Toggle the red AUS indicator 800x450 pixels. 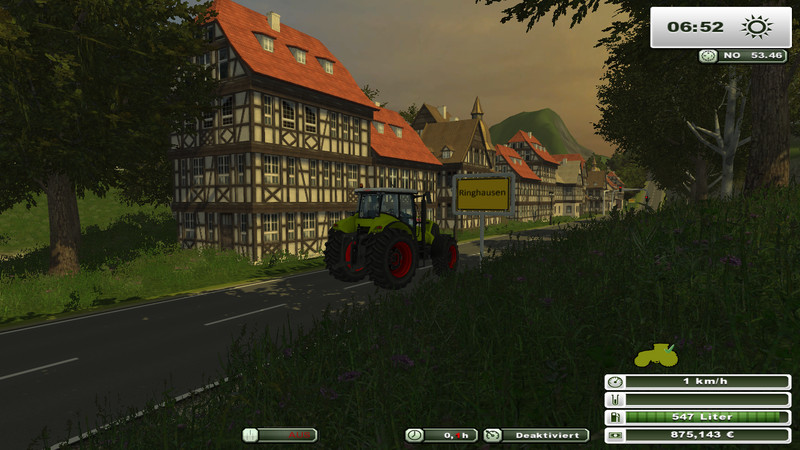pyautogui.click(x=280, y=435)
